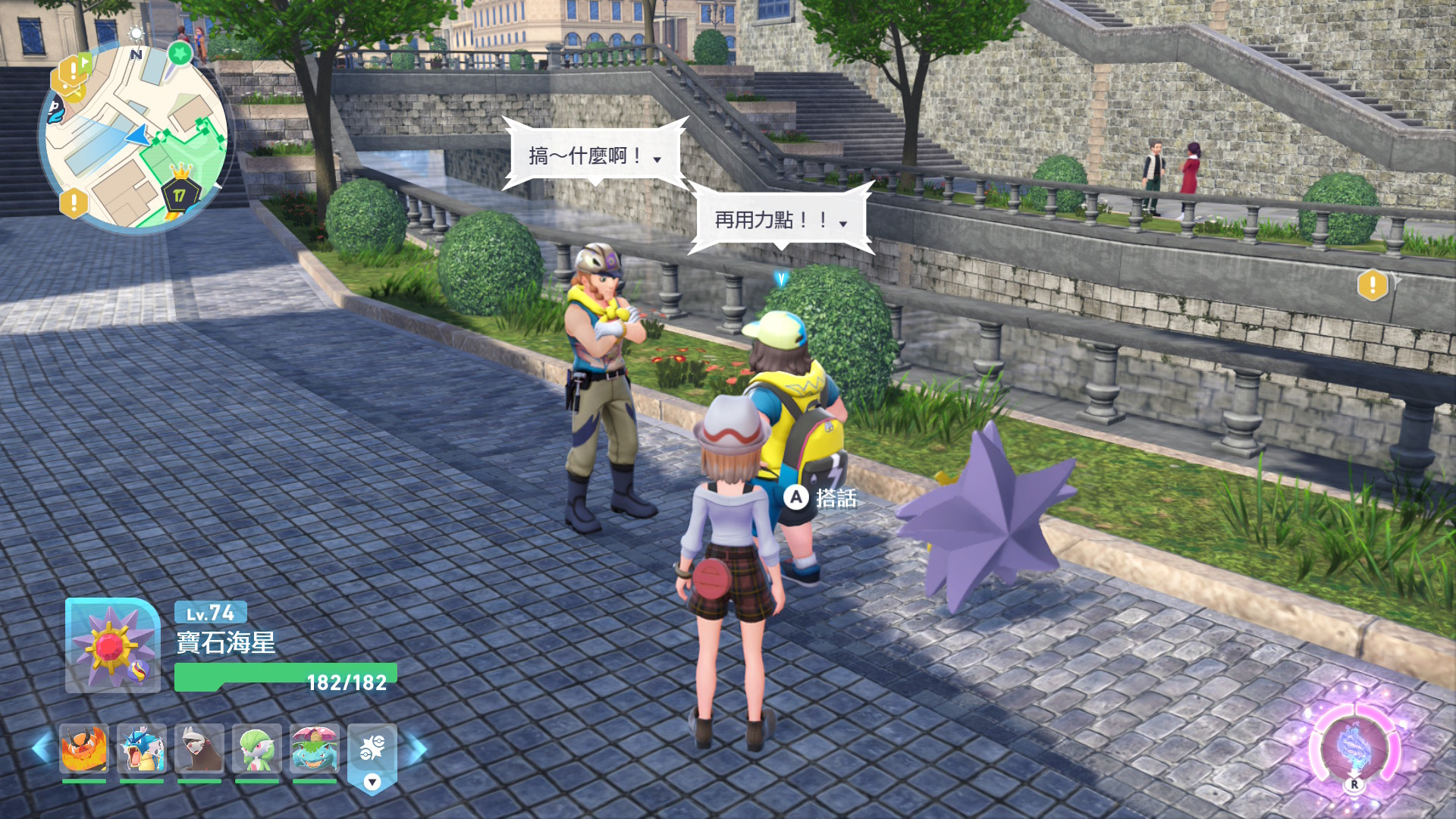Click the lower-left exclamation marker on minimap
The width and height of the screenshot is (1456, 819).
pos(74,203)
